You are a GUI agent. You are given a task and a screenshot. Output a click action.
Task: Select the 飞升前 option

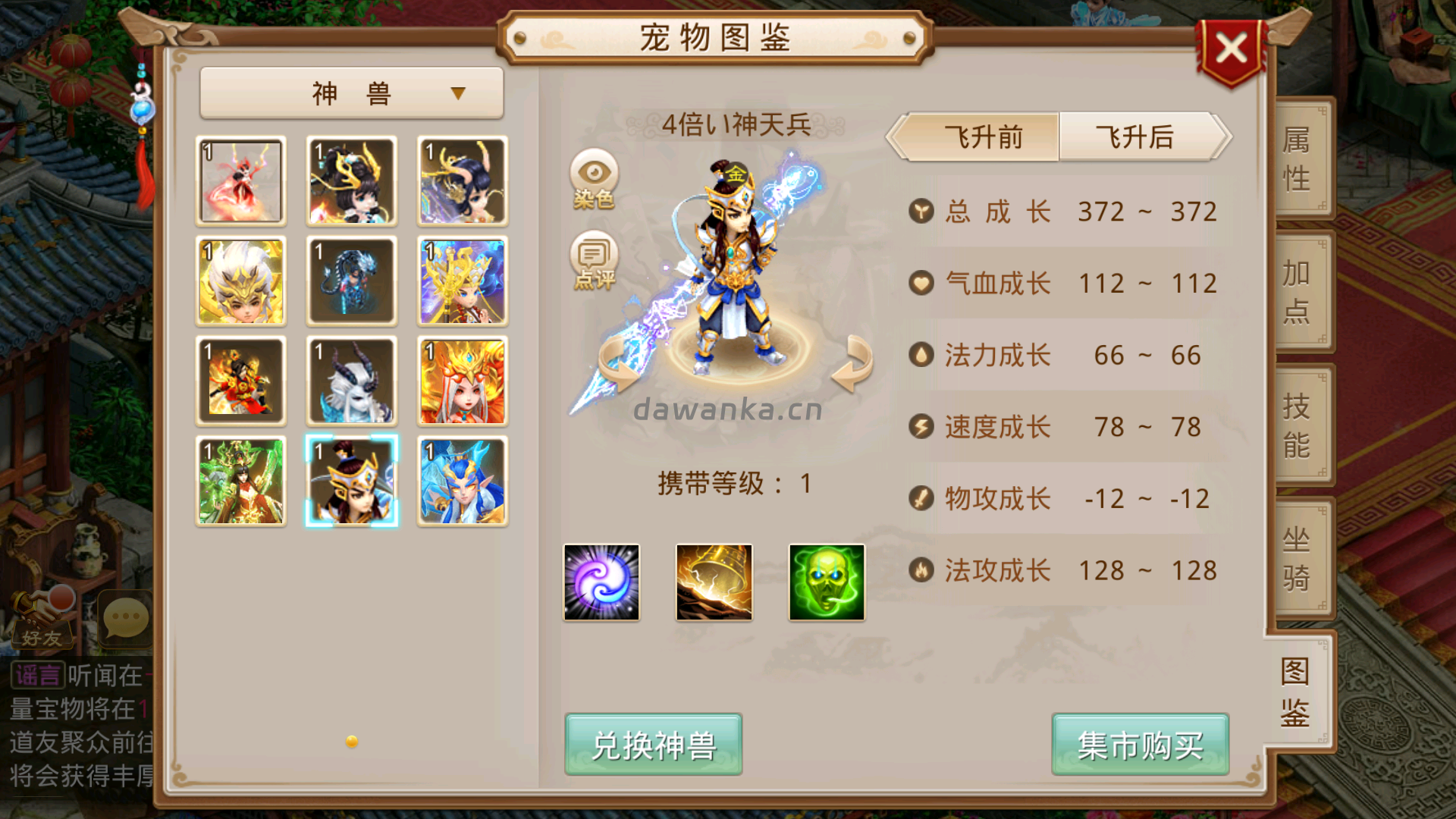tap(982, 137)
